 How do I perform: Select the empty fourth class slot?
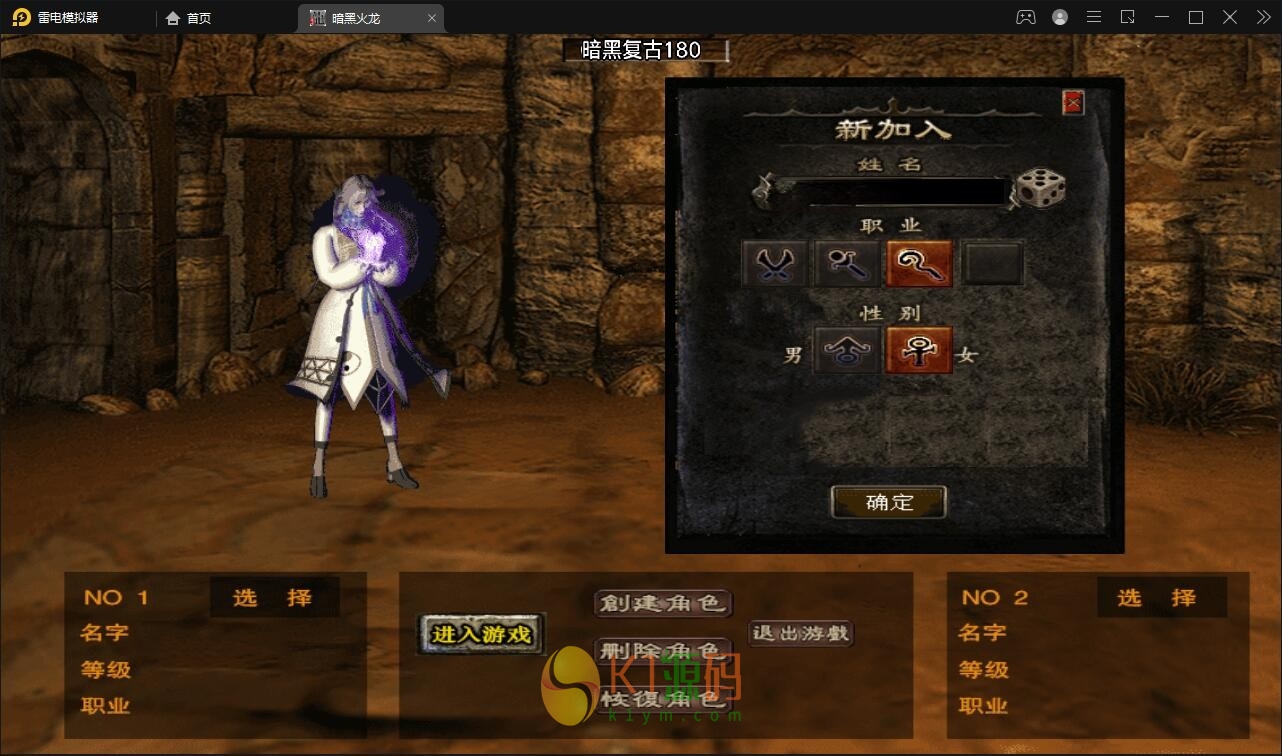point(992,261)
